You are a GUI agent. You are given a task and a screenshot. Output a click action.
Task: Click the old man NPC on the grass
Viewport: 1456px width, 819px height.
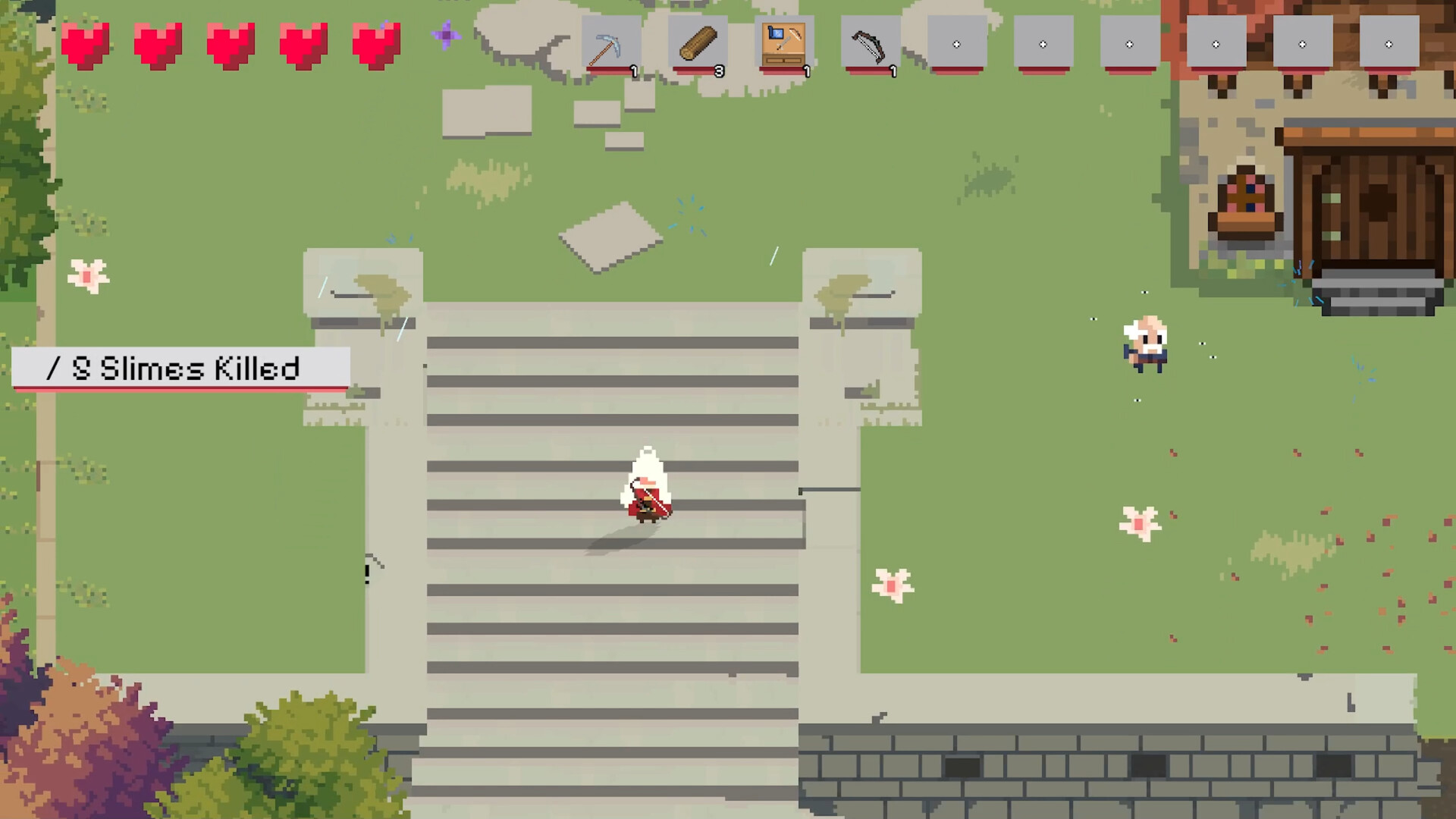tap(1146, 344)
